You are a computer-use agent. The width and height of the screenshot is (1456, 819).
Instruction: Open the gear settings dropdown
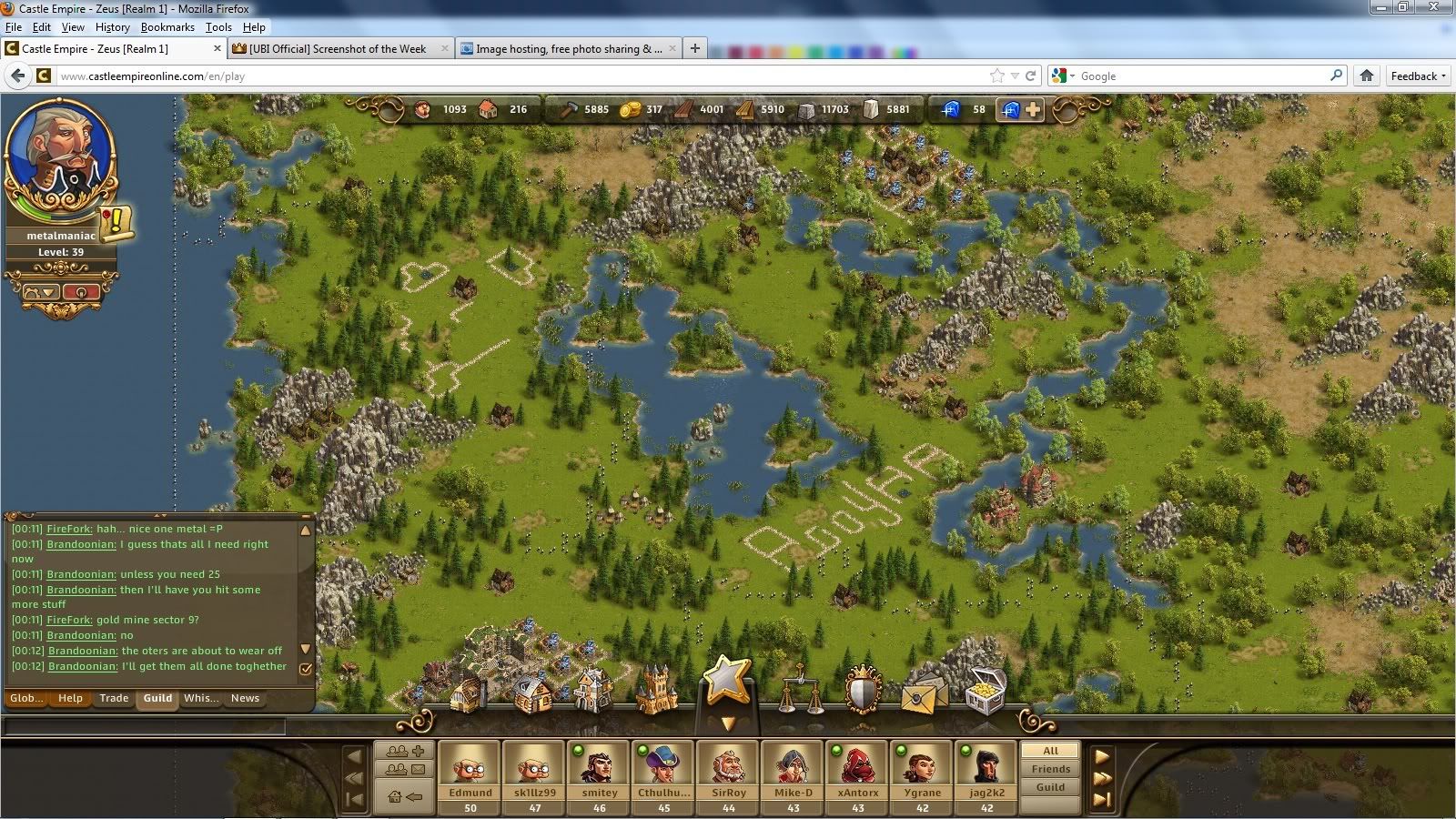pos(40,292)
